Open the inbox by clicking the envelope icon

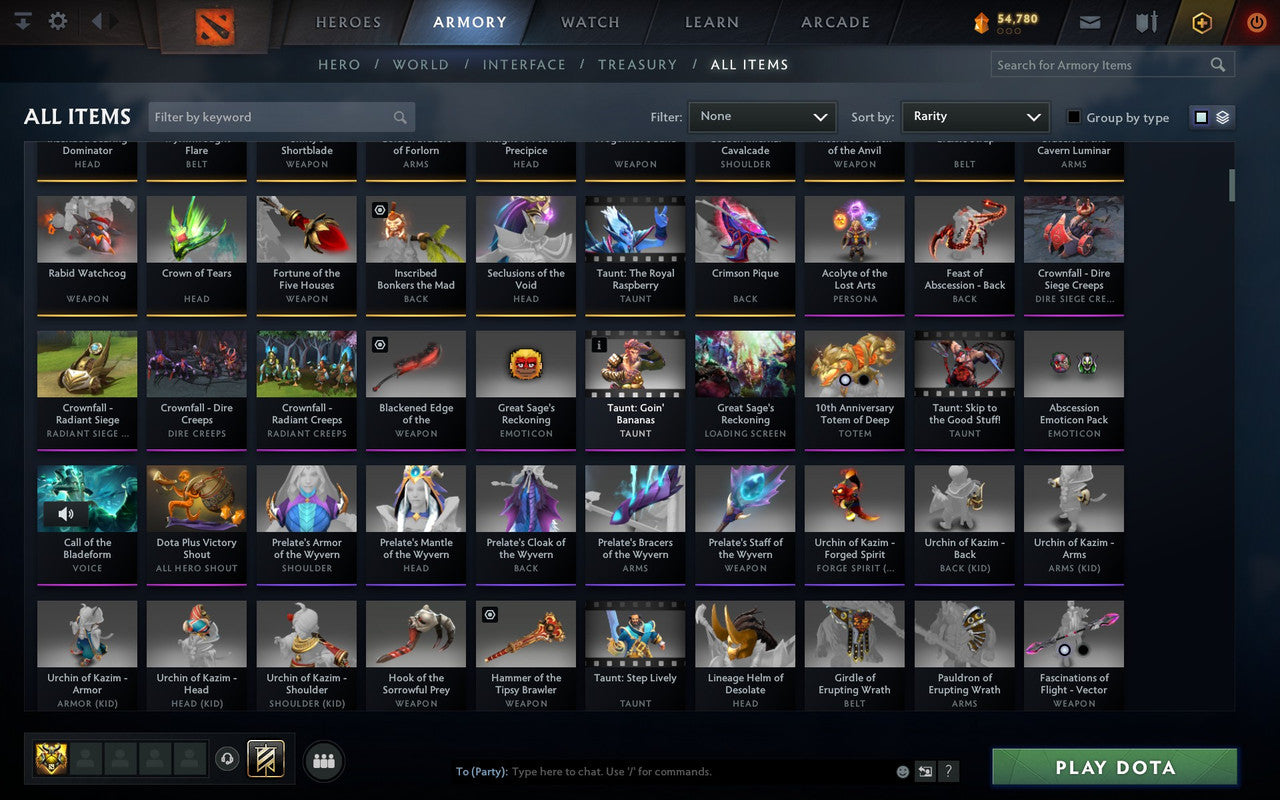(x=1089, y=21)
